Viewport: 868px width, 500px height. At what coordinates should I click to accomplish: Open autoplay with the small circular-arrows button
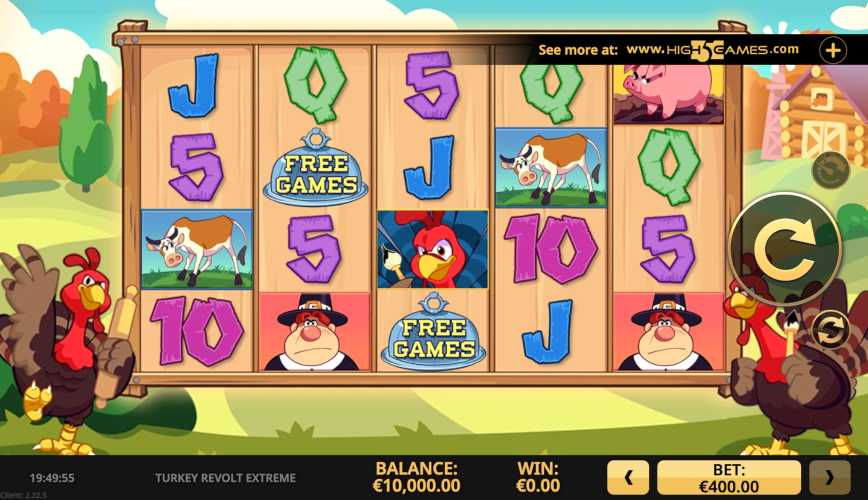[829, 330]
